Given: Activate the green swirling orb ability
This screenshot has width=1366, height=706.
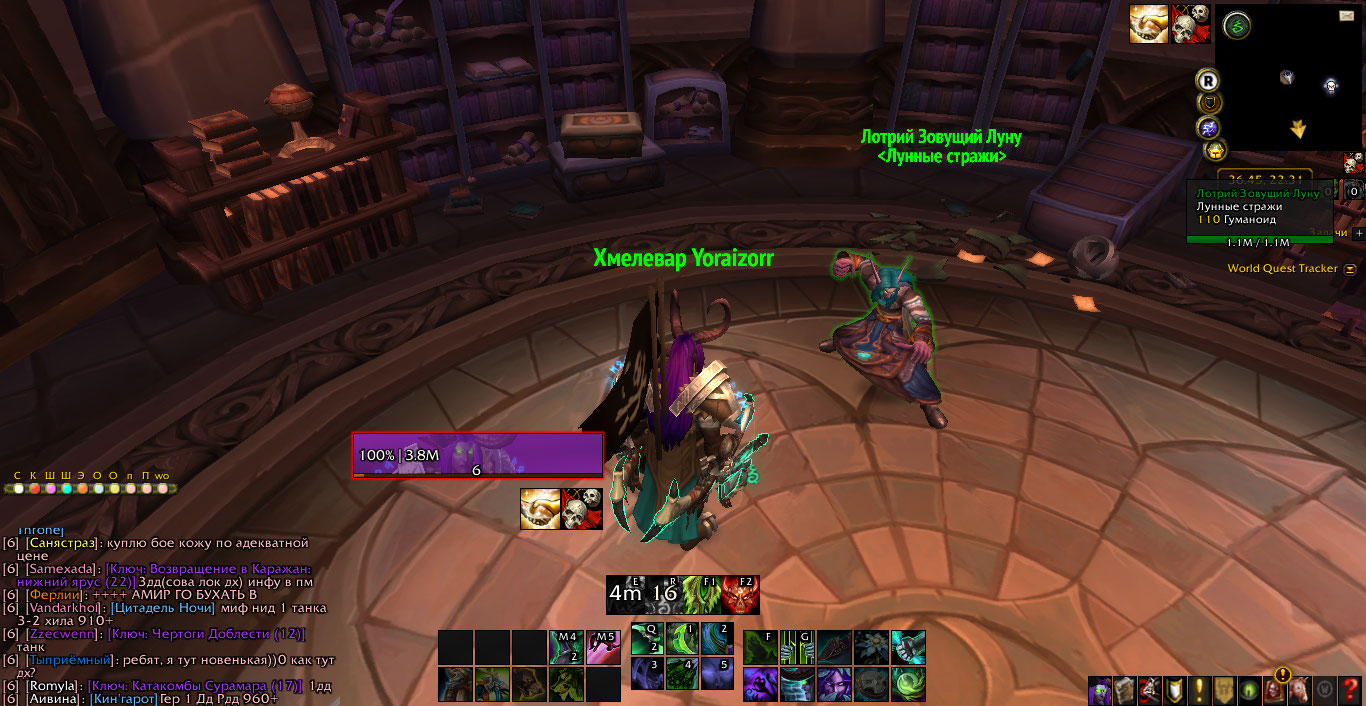Looking at the screenshot, I should 908,684.
